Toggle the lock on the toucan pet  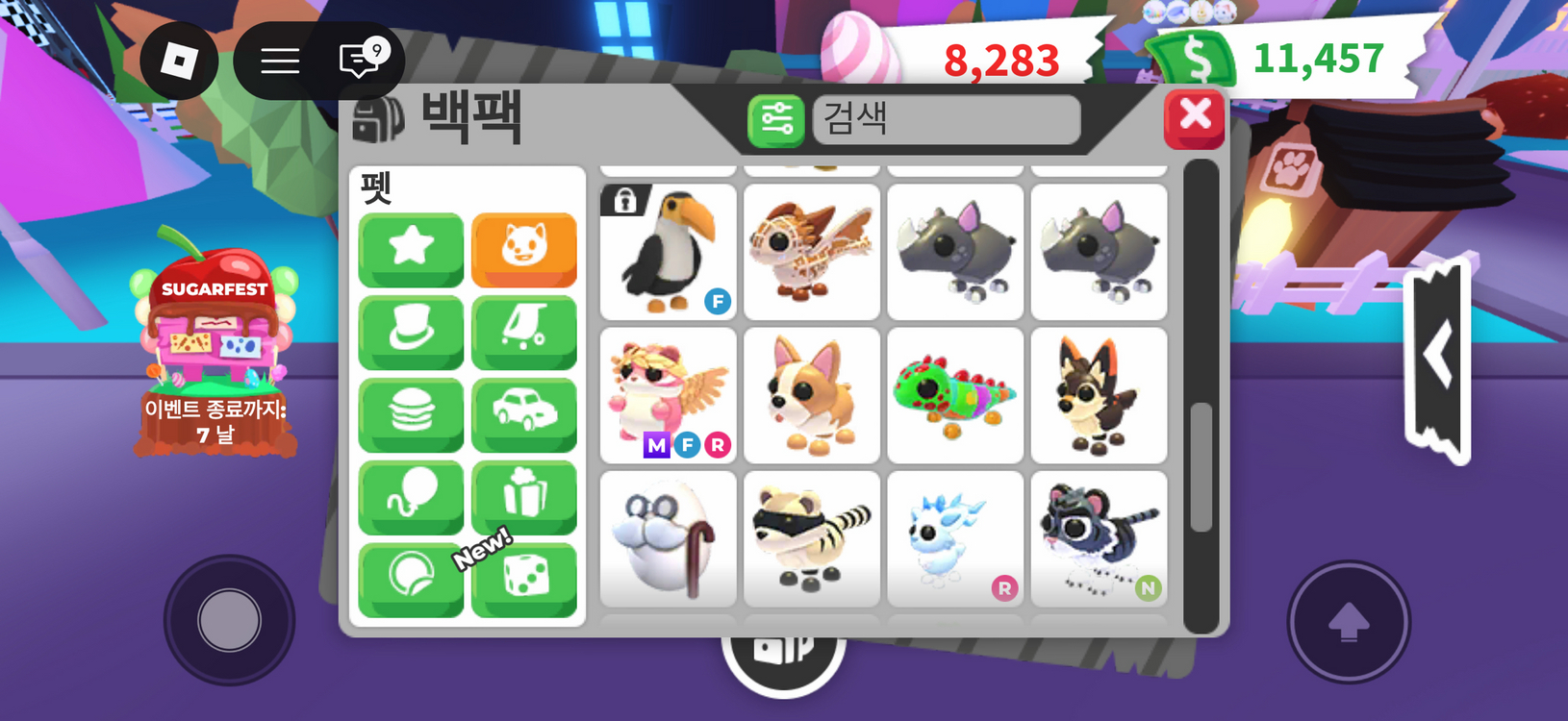[626, 199]
